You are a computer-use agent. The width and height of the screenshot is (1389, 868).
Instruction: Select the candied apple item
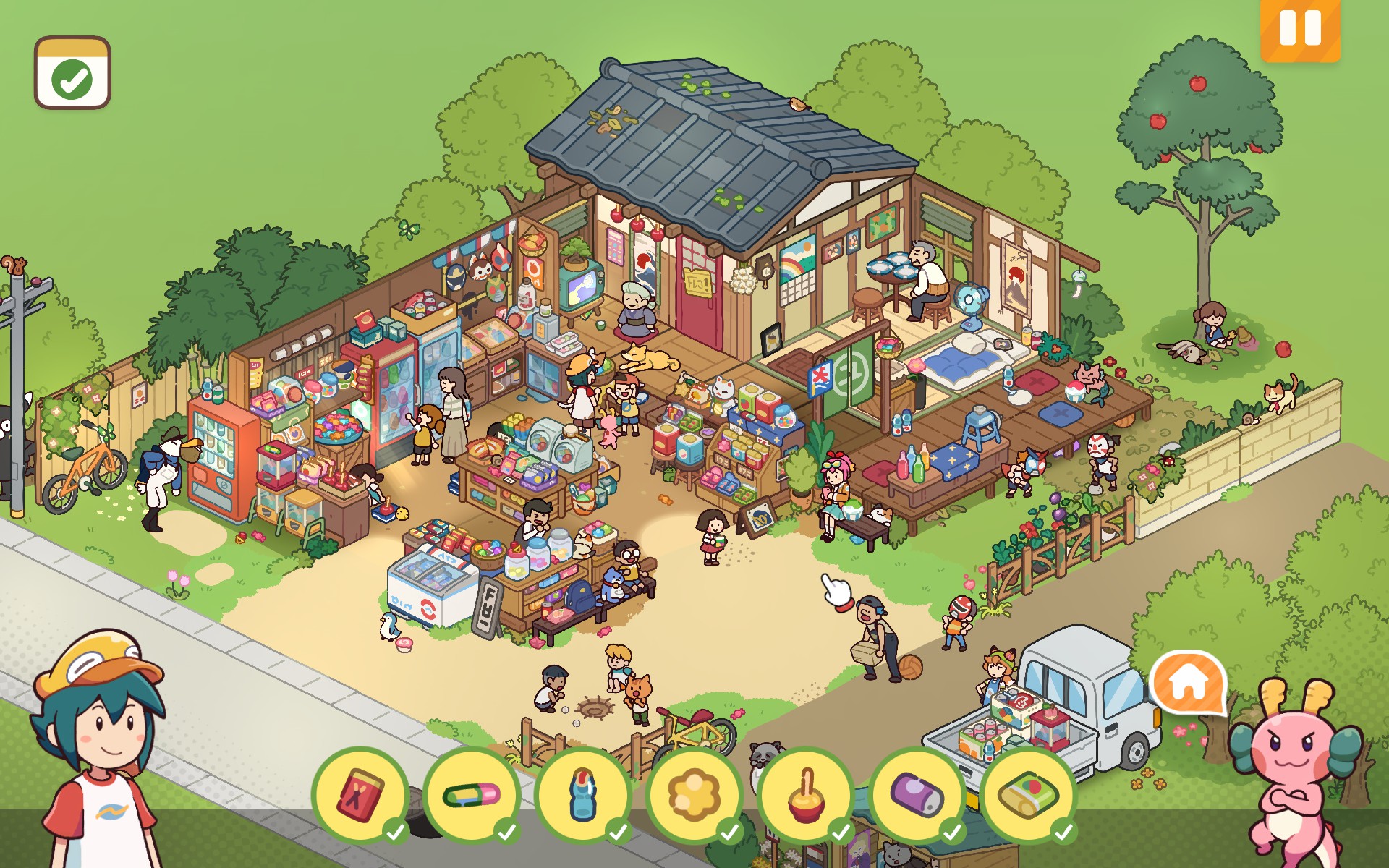pyautogui.click(x=806, y=795)
